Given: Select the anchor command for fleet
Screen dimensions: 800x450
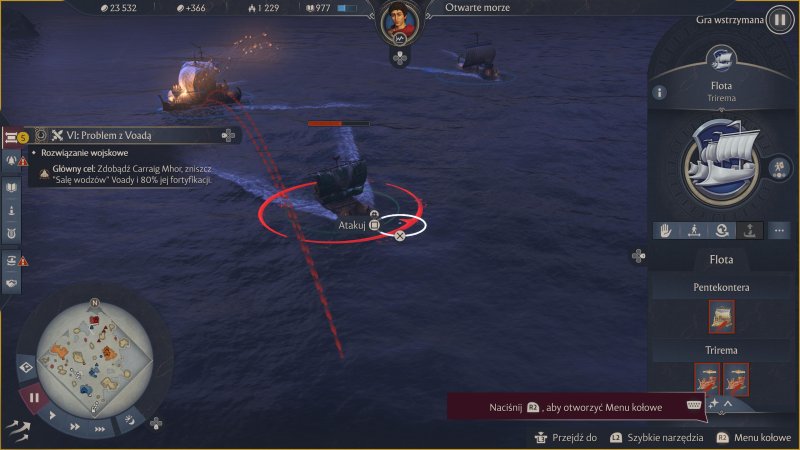Looking at the screenshot, I should tap(750, 230).
